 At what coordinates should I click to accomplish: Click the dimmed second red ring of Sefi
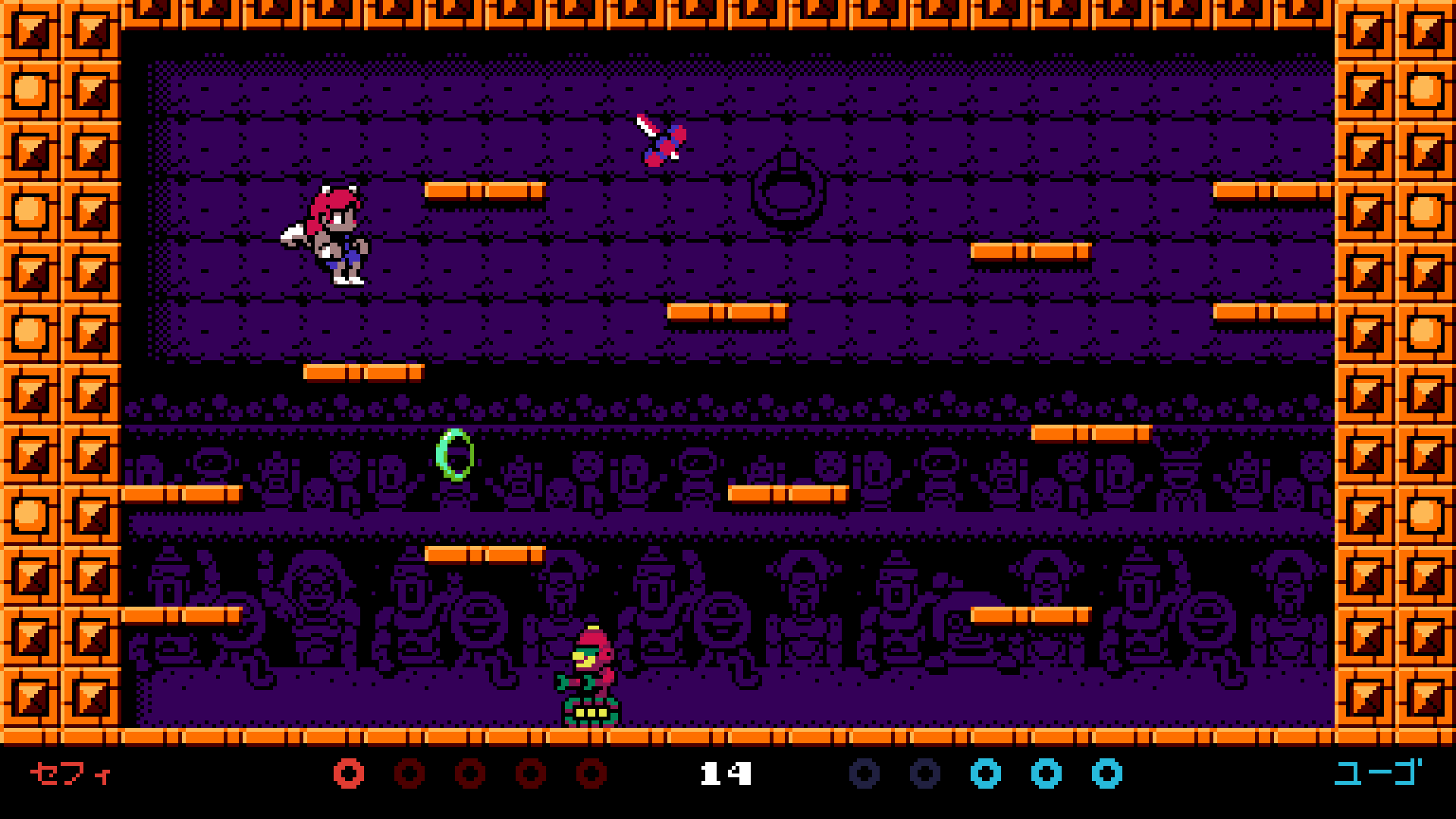click(410, 774)
